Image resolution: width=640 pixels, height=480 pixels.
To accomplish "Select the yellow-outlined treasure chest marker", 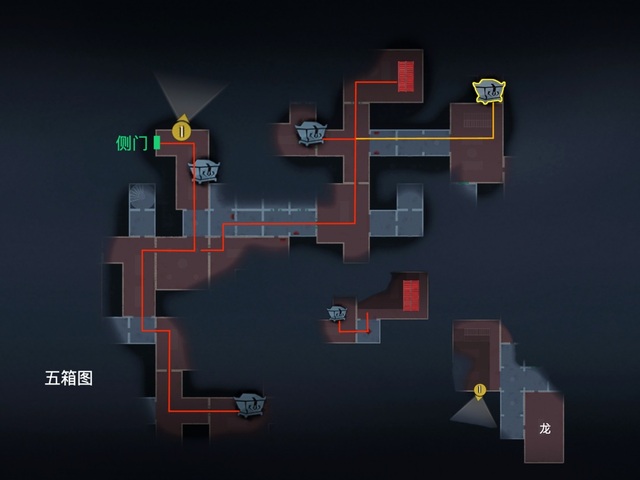I will tap(489, 92).
